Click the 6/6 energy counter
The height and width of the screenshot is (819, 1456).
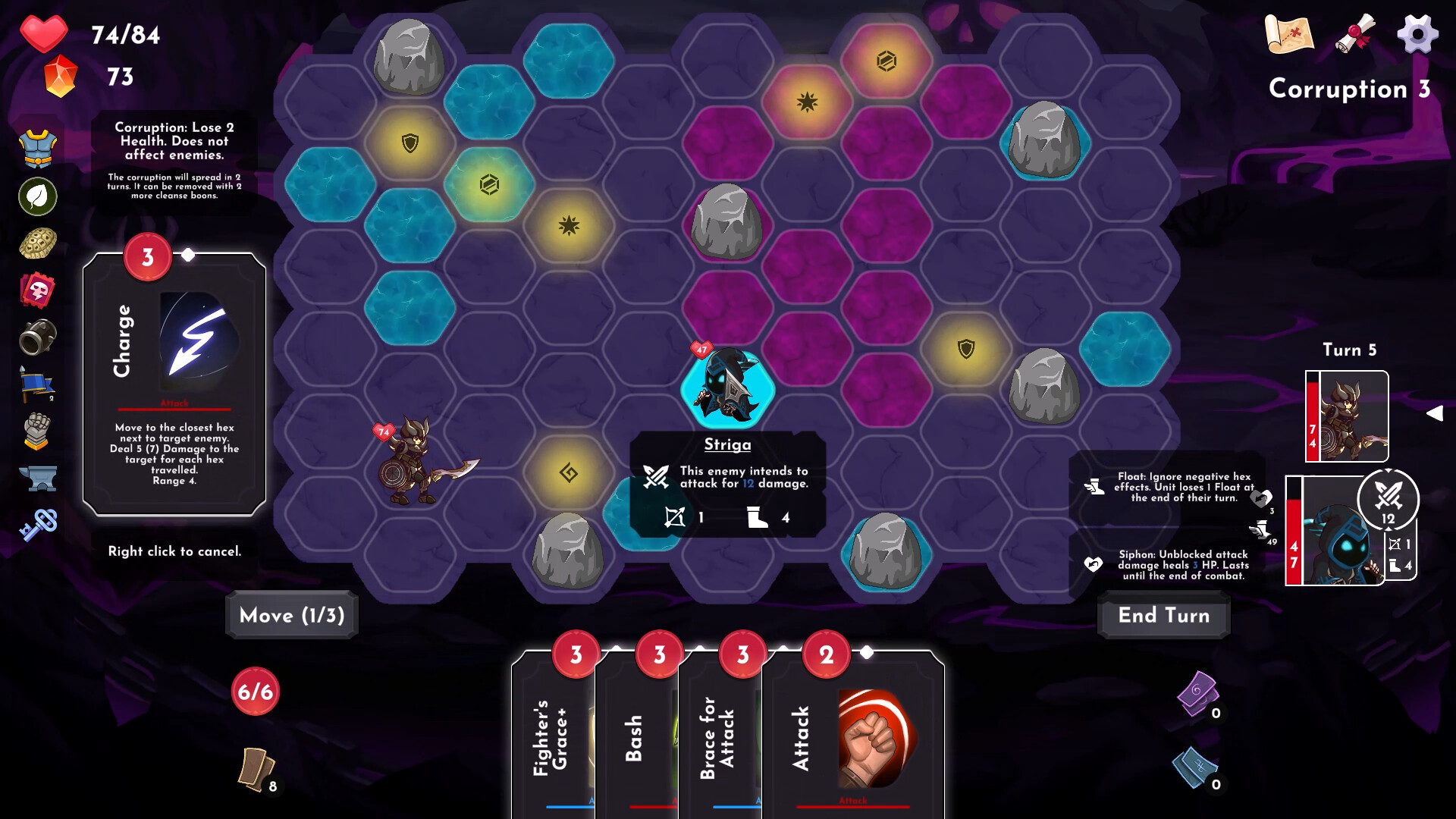click(254, 691)
